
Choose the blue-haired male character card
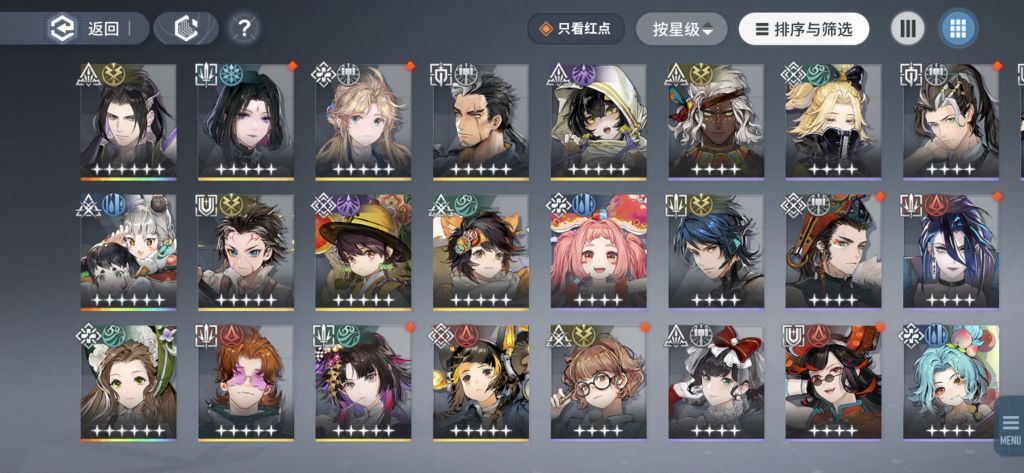[716, 252]
